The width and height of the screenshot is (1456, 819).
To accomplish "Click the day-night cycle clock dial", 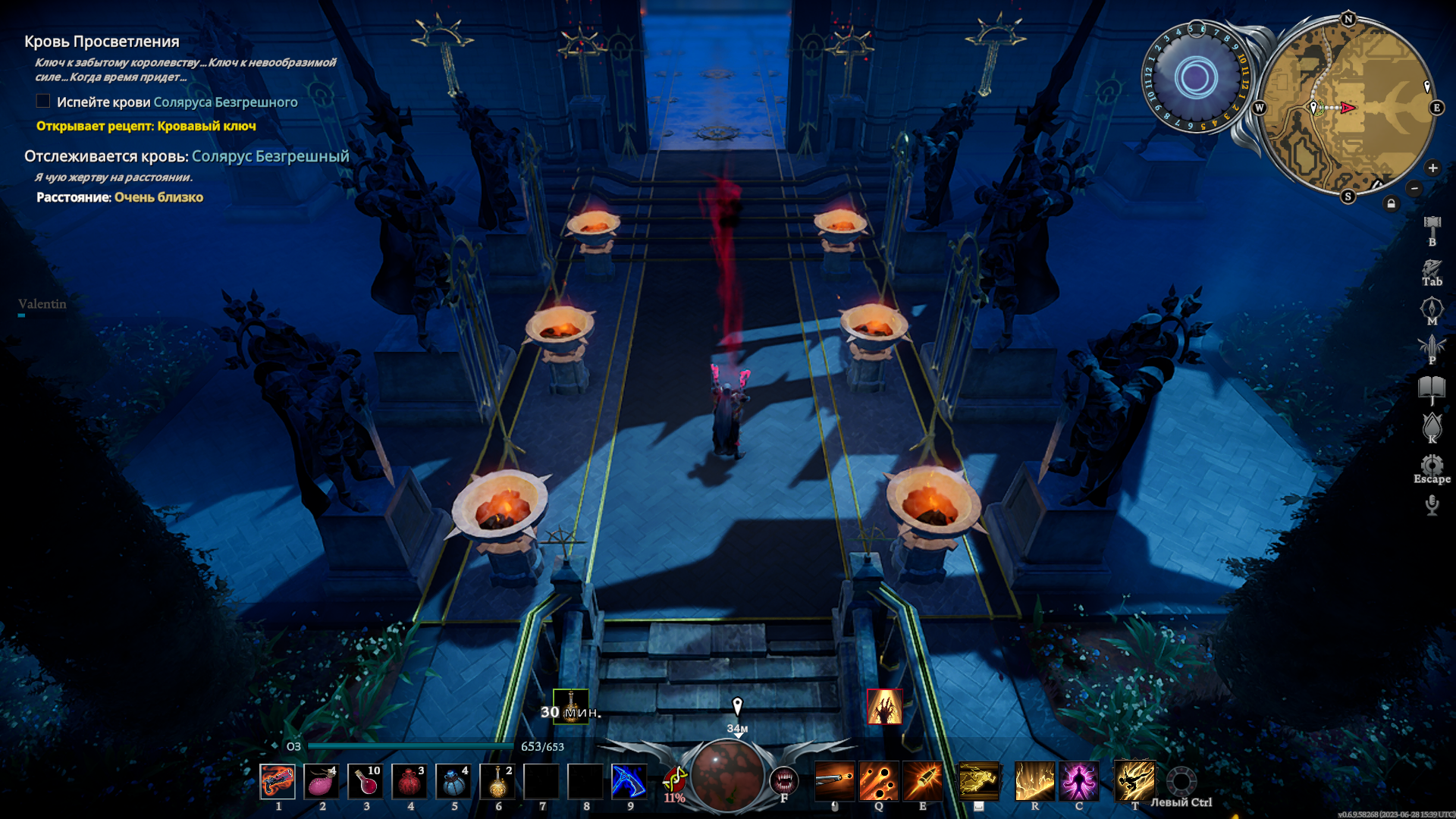I will 1196,77.
